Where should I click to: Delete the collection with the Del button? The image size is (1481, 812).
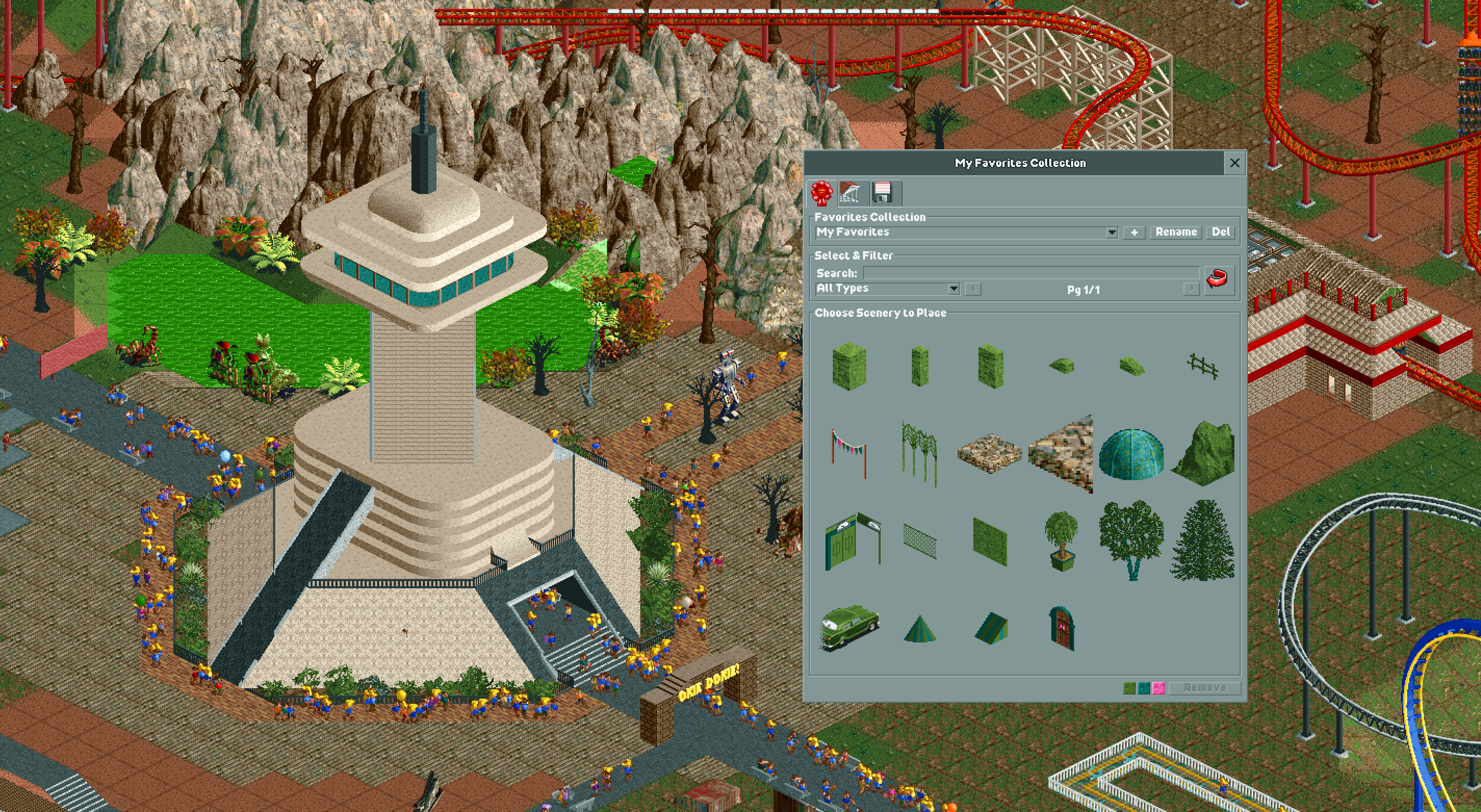click(x=1220, y=233)
